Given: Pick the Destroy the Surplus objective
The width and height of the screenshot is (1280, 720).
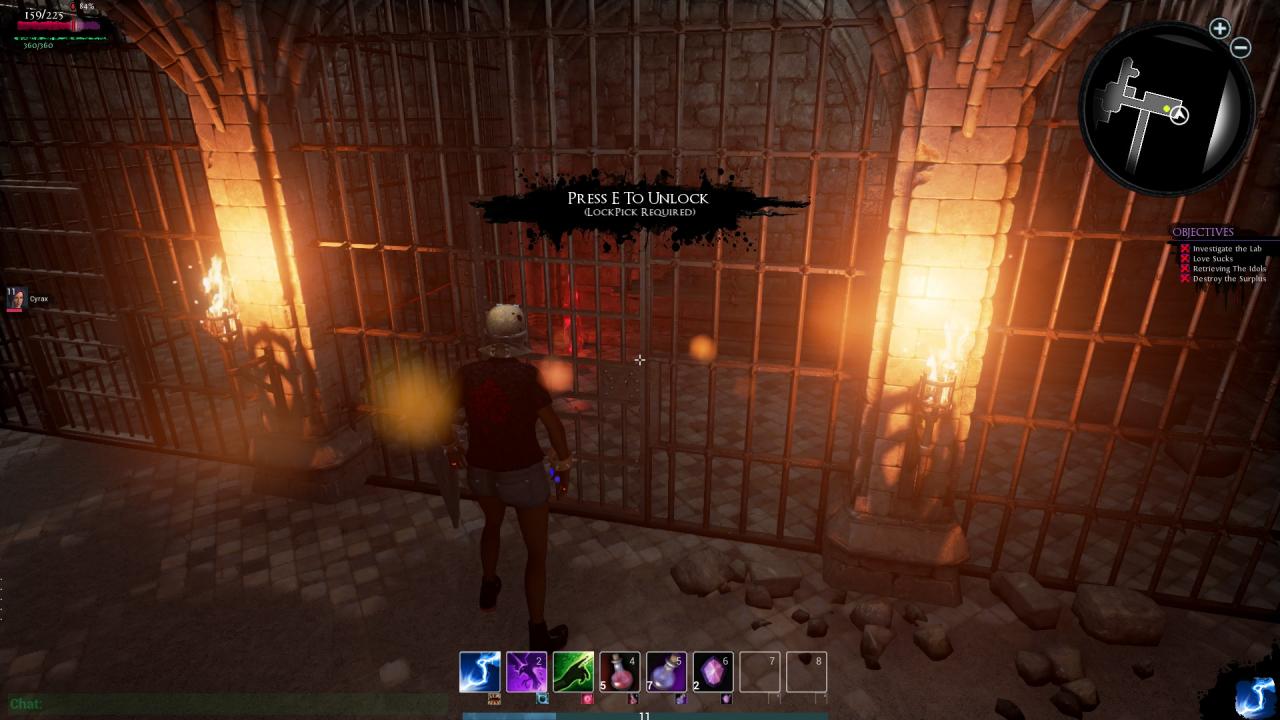Looking at the screenshot, I should 1229,279.
